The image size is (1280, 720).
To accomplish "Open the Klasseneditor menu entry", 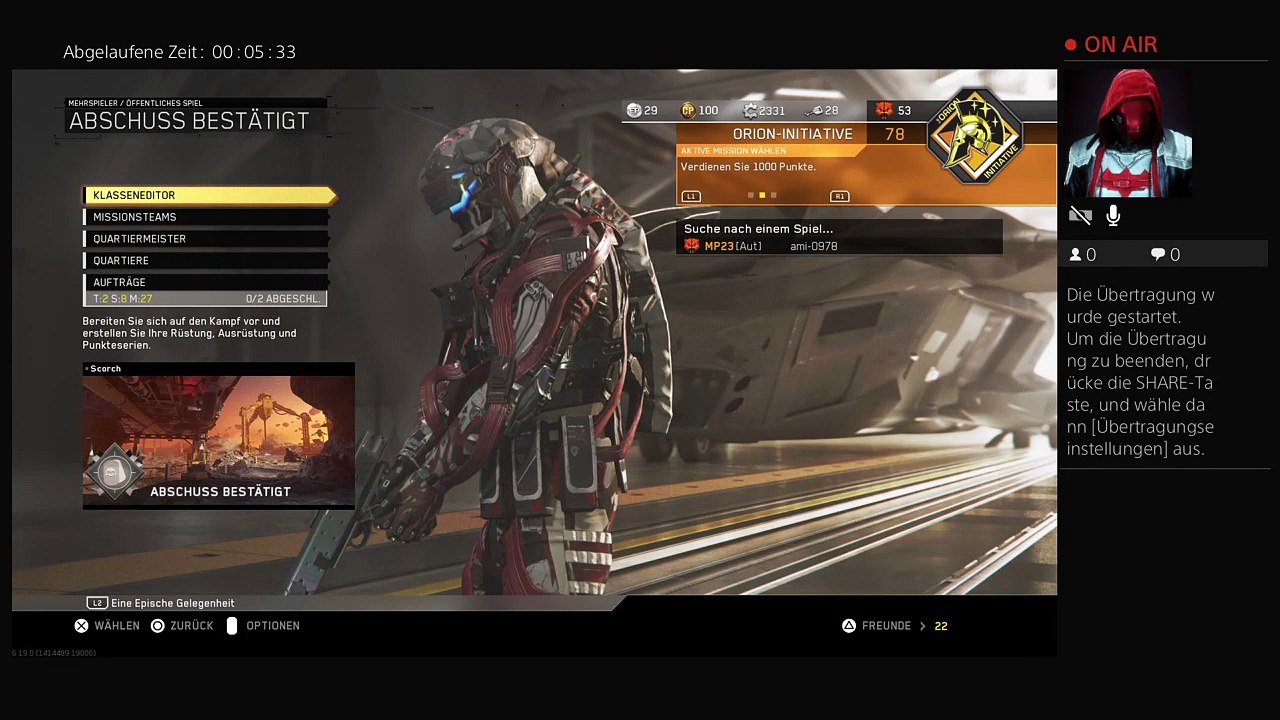I will tap(208, 195).
